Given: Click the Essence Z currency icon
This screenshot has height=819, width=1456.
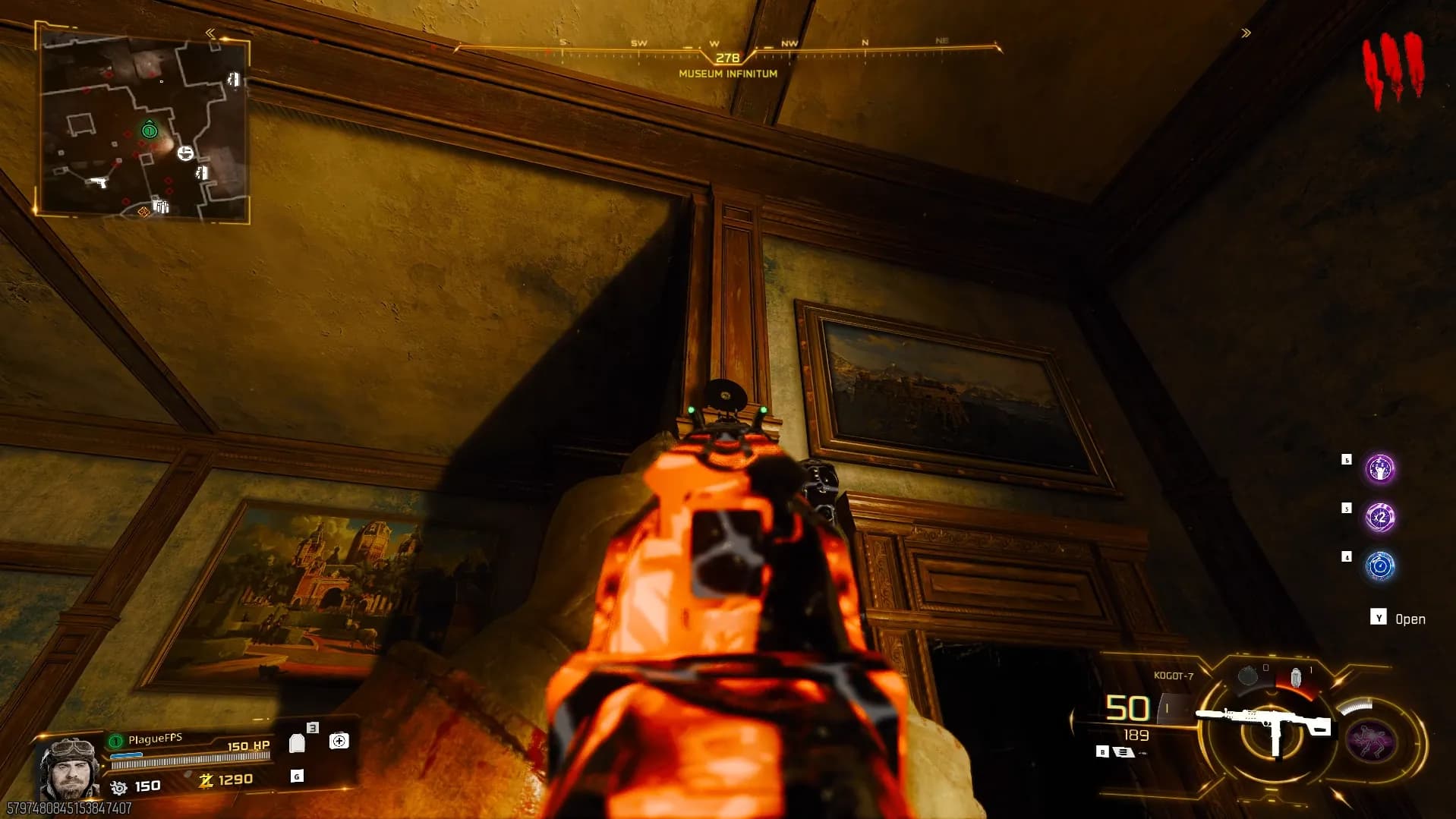Looking at the screenshot, I should coord(205,780).
